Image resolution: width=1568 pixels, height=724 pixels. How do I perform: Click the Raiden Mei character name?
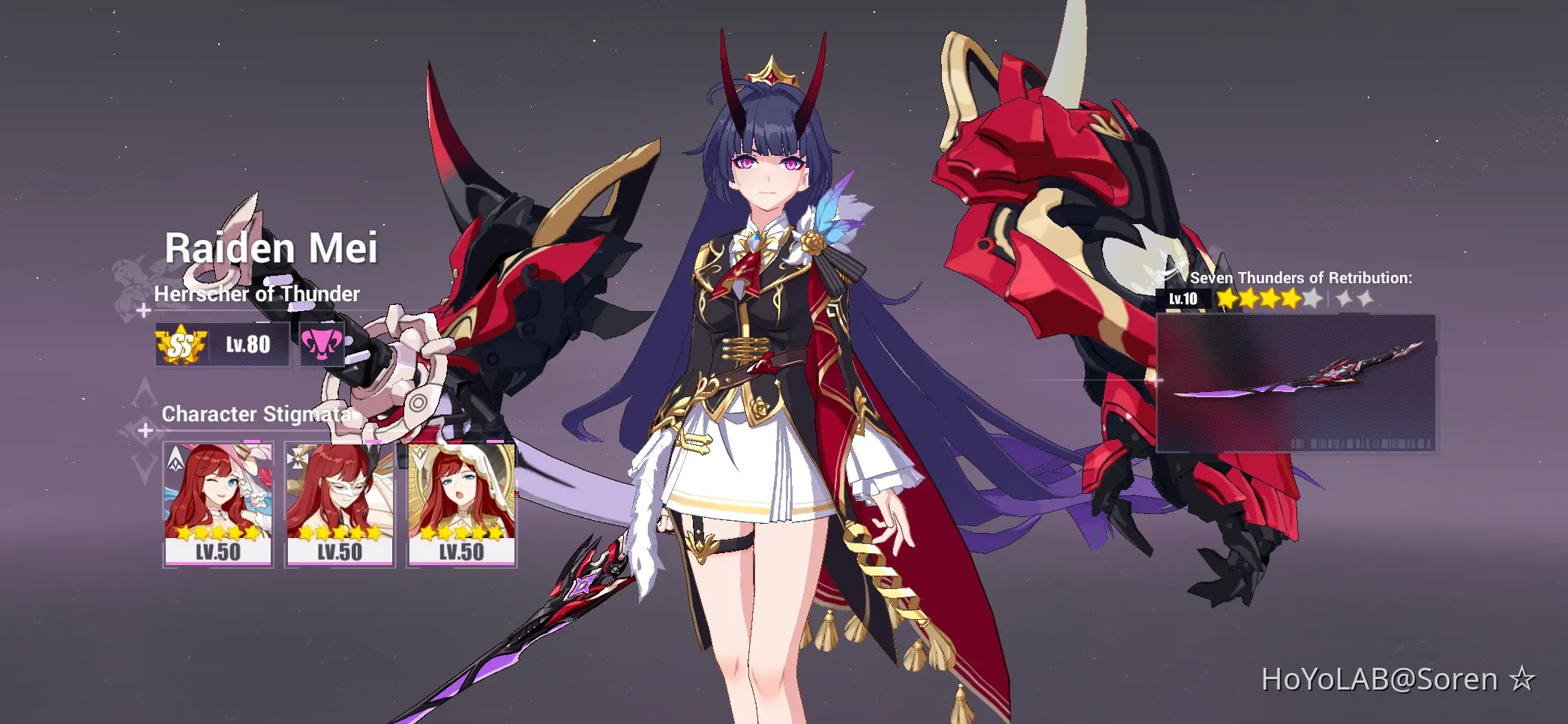(273, 248)
